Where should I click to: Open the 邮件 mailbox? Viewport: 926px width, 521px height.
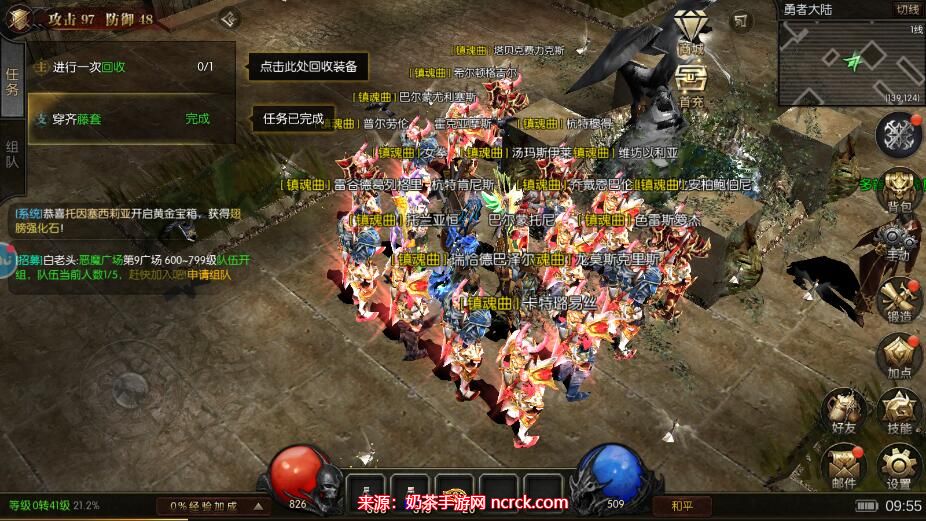[x=843, y=465]
